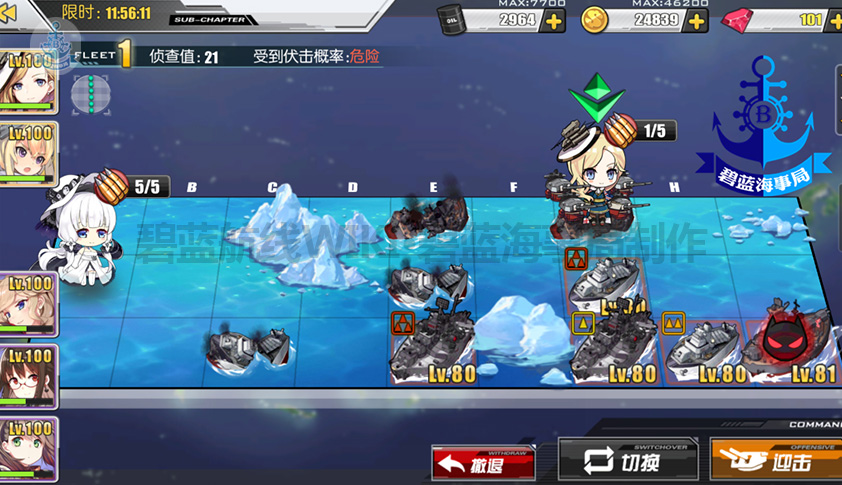Open the fleet formation circle icon
The width and height of the screenshot is (842, 485).
pos(90,95)
